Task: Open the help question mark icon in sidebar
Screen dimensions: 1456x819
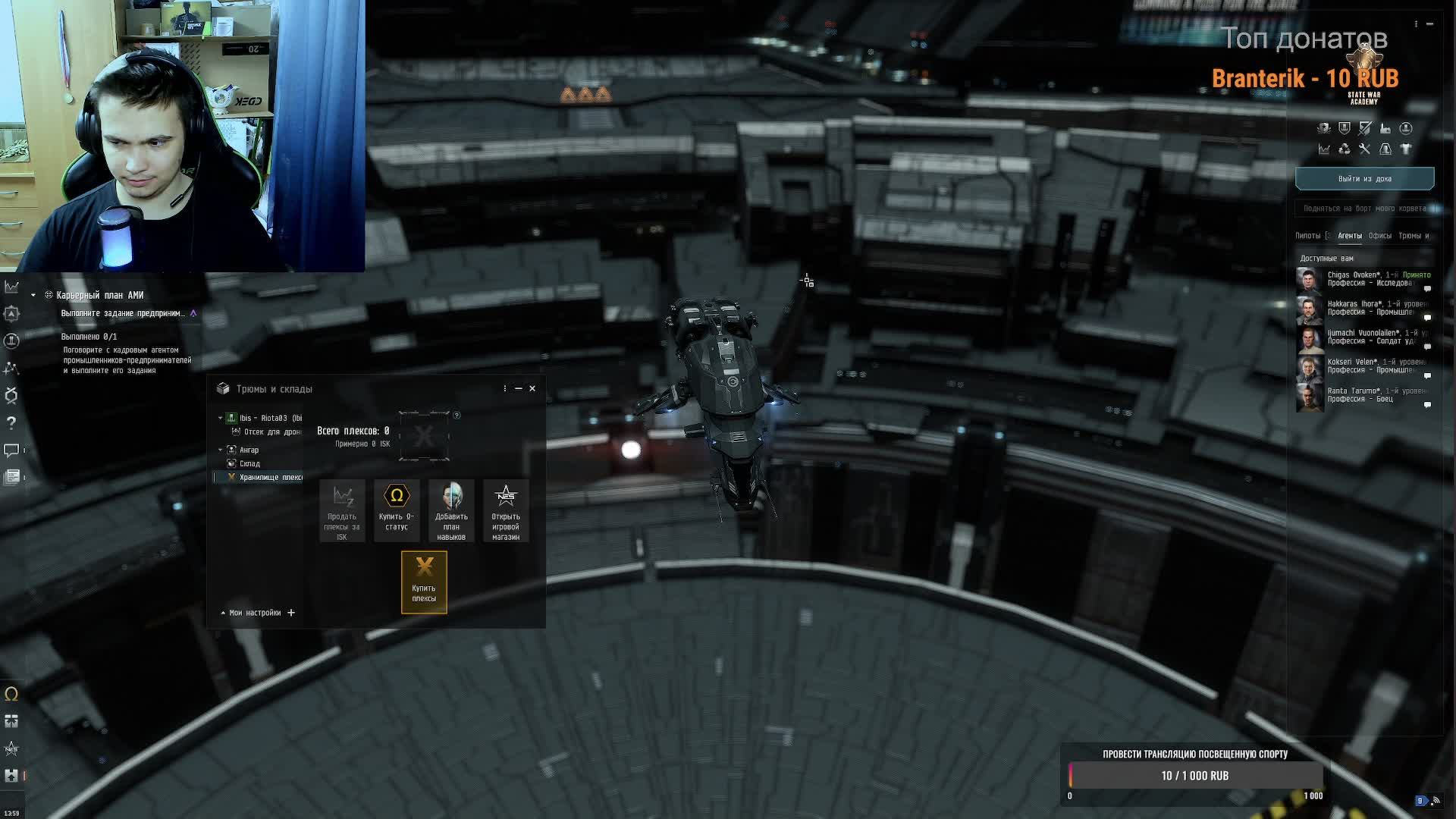Action: tap(11, 422)
